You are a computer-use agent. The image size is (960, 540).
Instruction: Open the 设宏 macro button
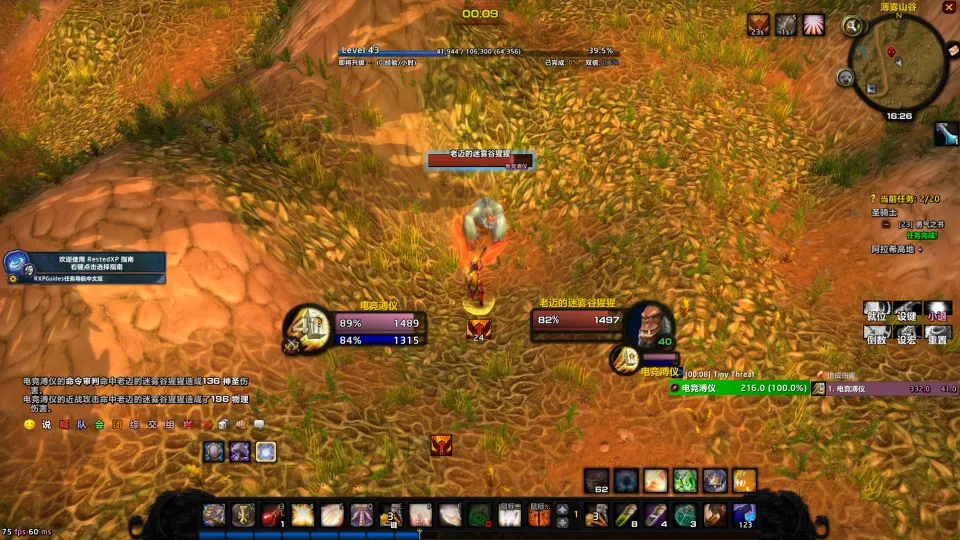tap(906, 338)
